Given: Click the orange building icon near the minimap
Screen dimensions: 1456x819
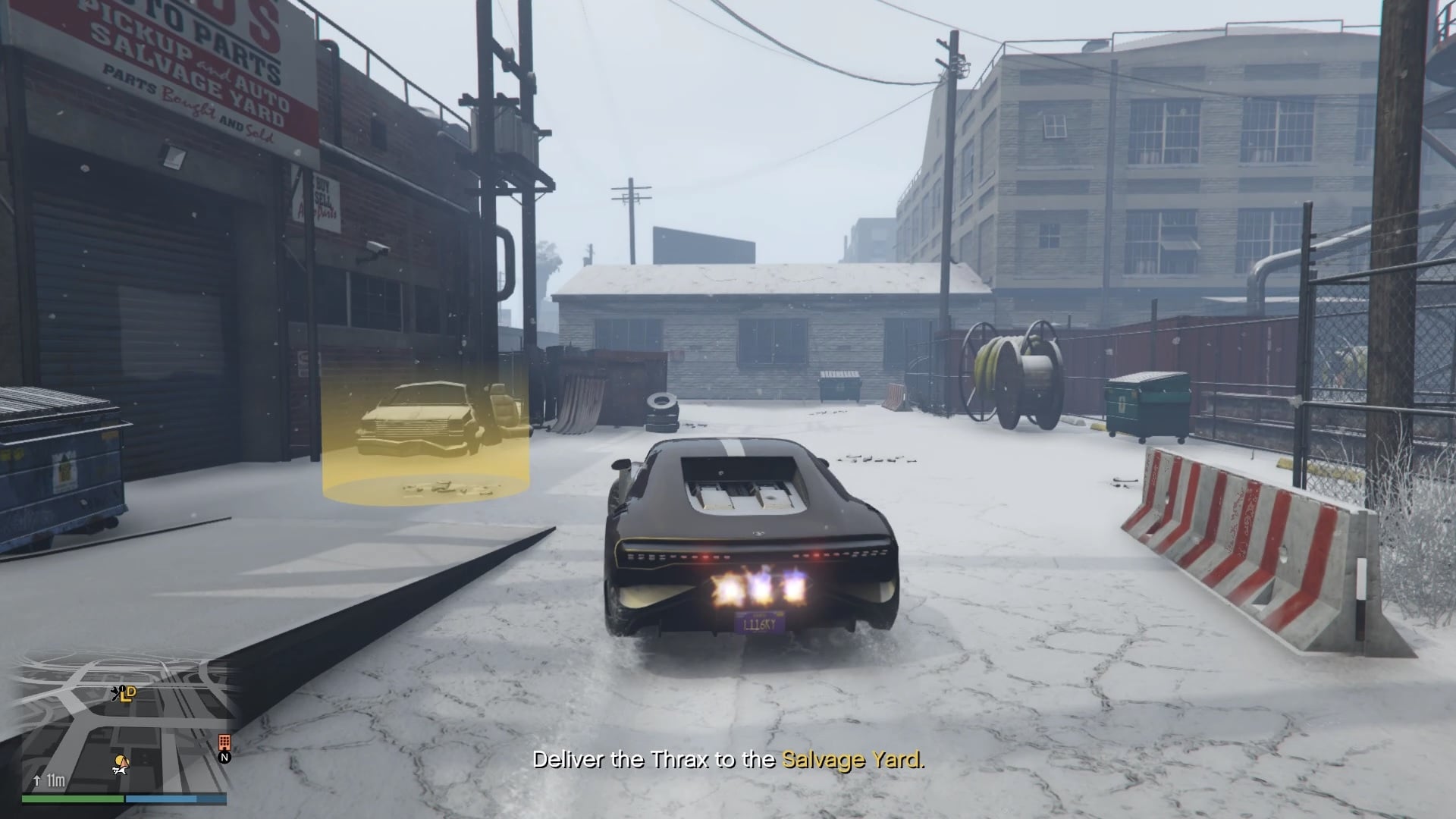Looking at the screenshot, I should (224, 742).
